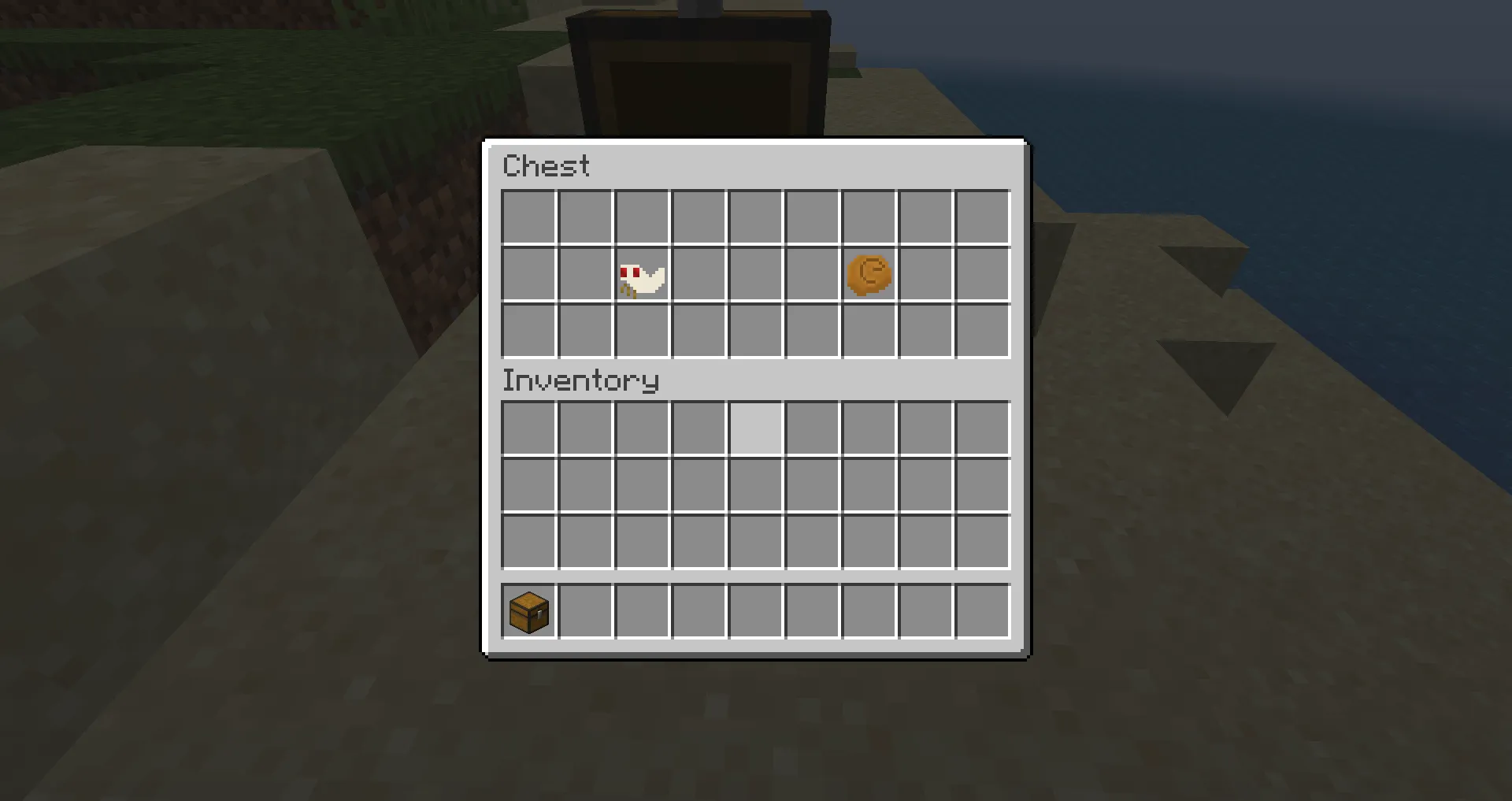Image resolution: width=1512 pixels, height=801 pixels.
Task: Click the slot between crab and snail shell
Action: [754, 273]
